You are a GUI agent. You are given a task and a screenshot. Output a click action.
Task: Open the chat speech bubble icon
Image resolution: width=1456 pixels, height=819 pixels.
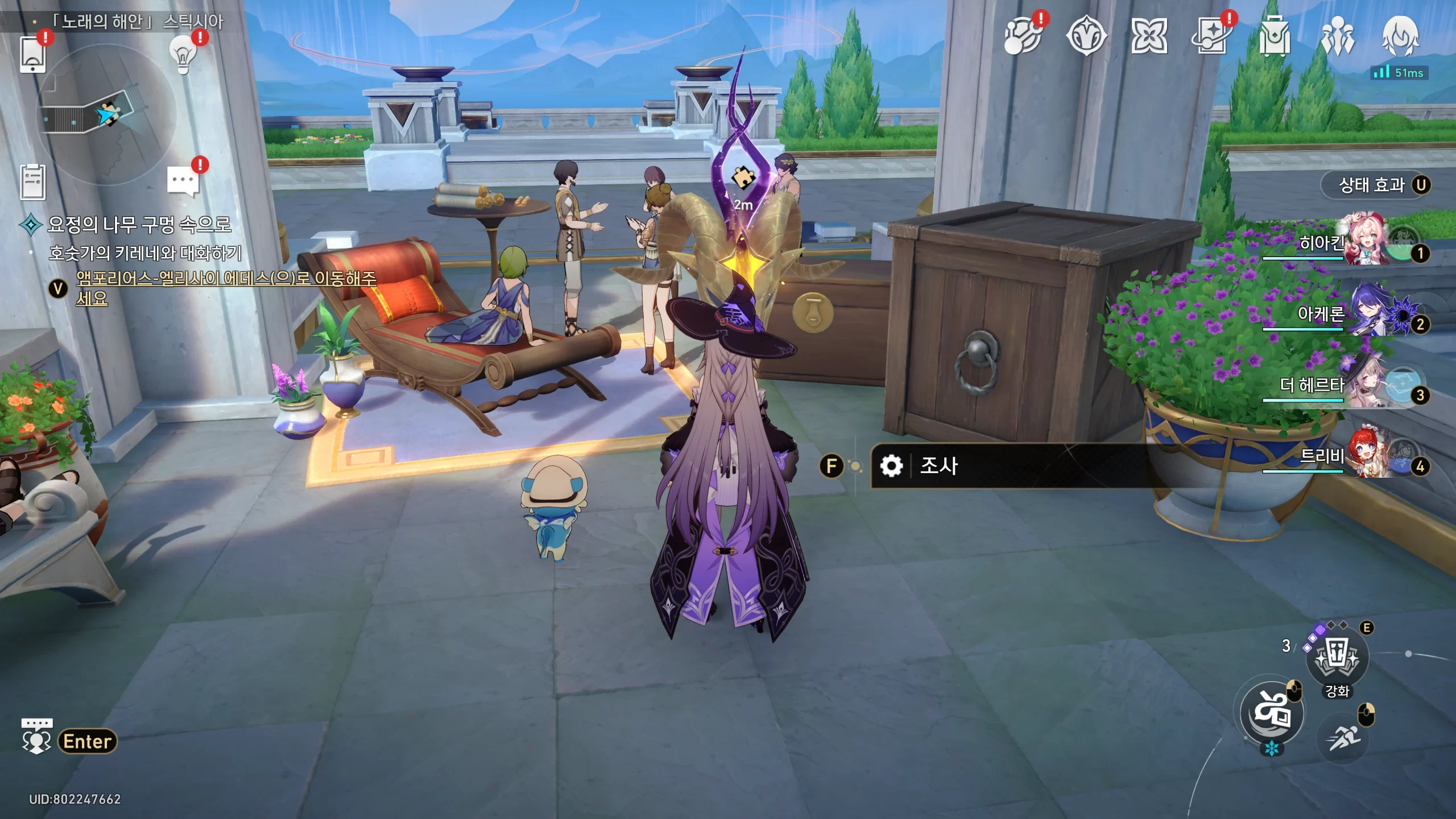point(183,182)
